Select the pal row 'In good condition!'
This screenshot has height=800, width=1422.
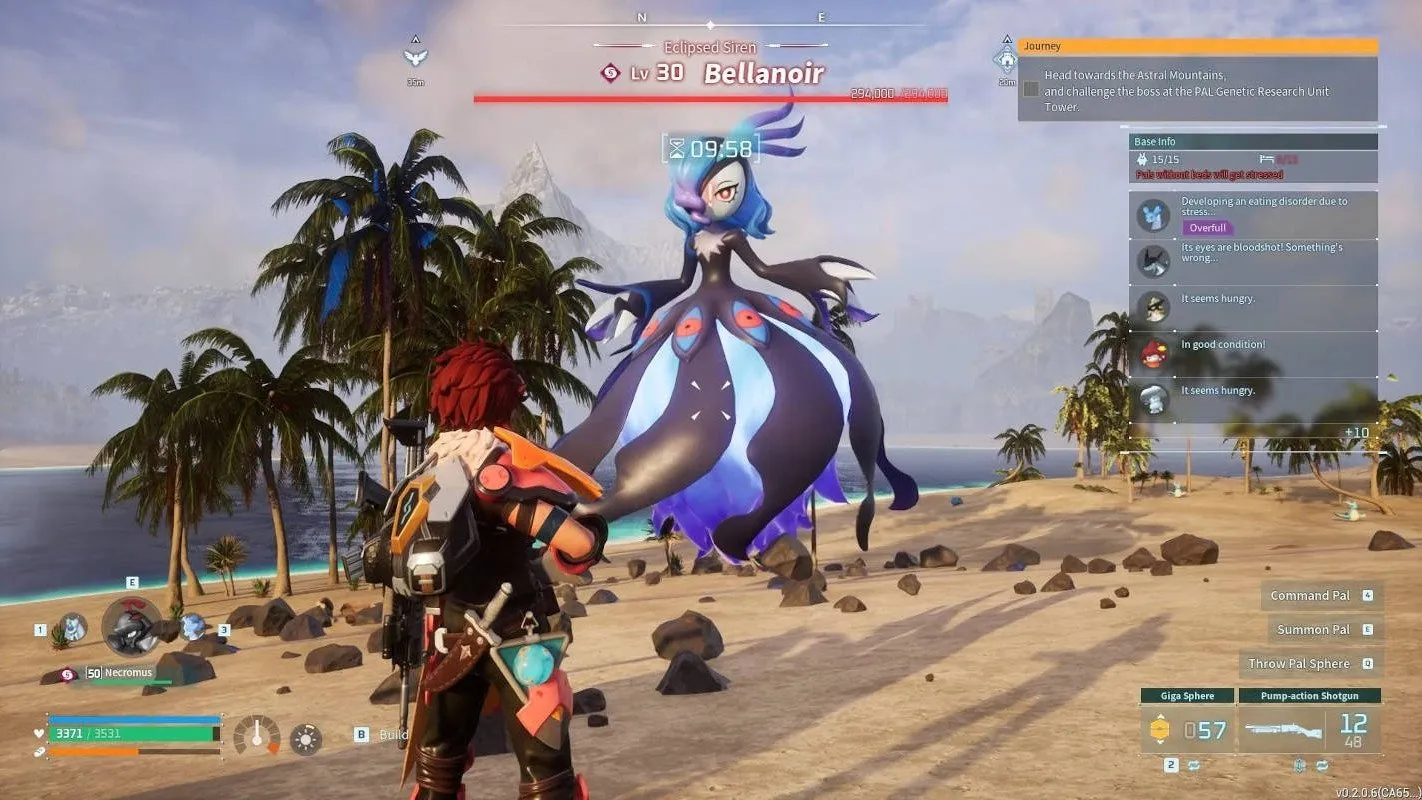pos(1253,352)
